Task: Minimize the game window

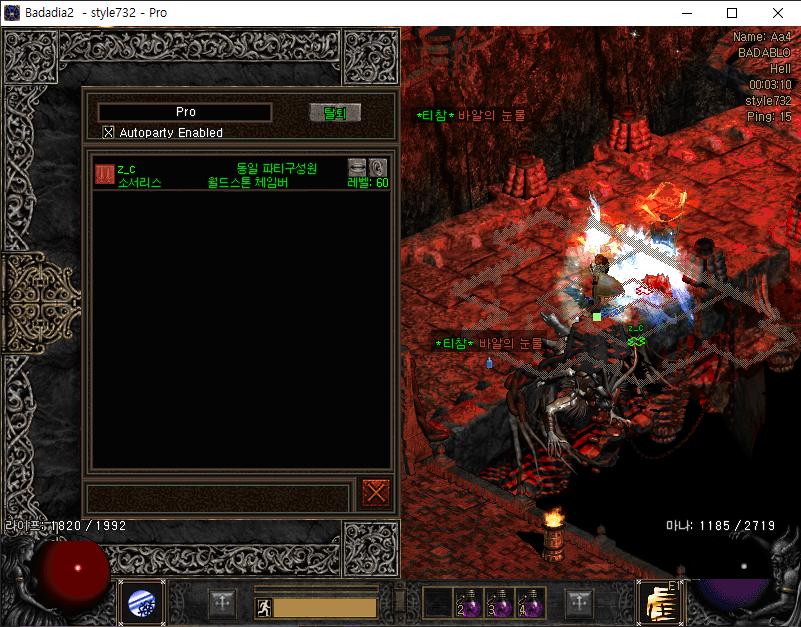Action: click(686, 13)
